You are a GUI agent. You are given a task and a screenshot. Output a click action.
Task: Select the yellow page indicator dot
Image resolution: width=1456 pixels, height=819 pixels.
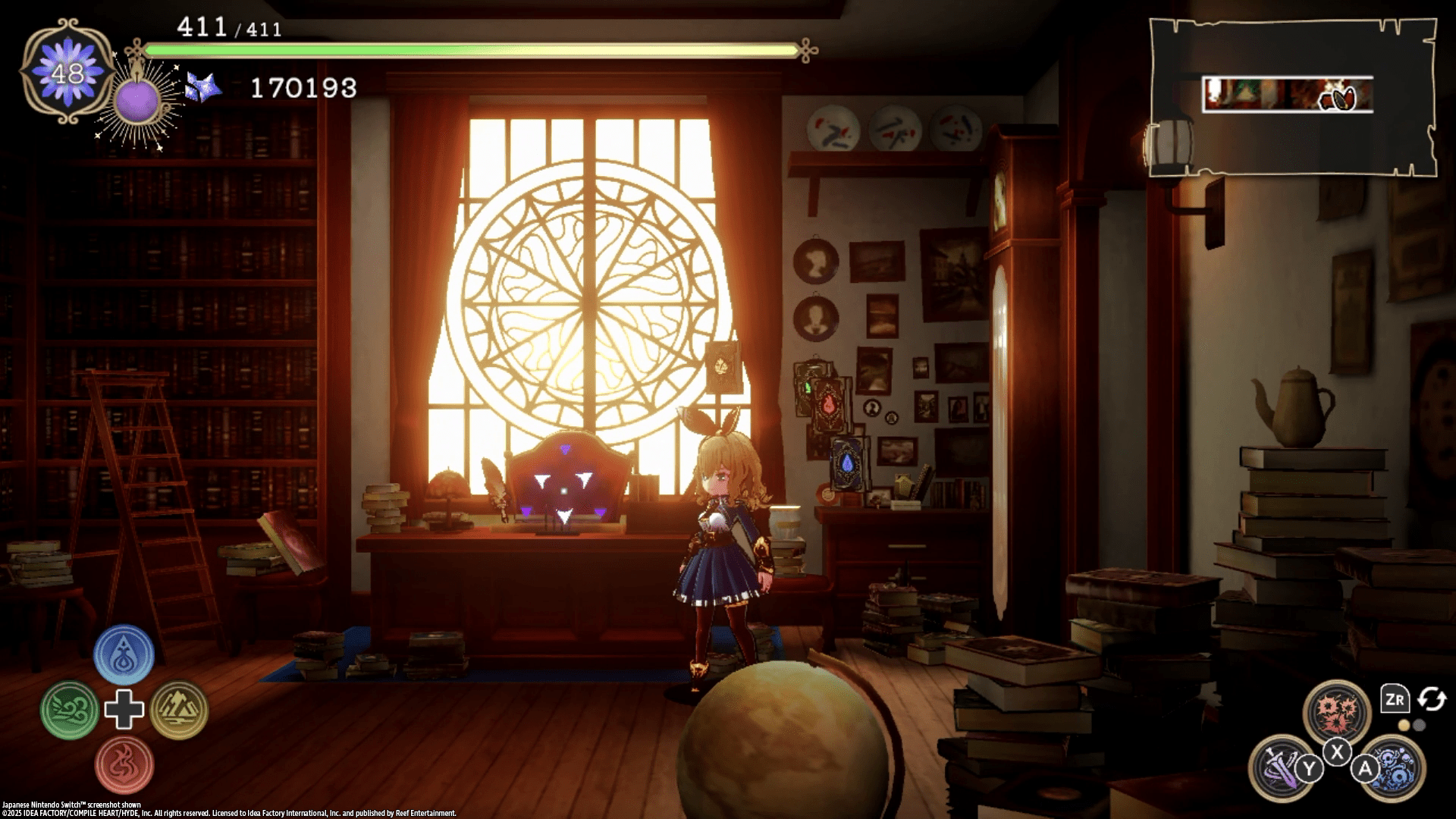(x=1404, y=725)
